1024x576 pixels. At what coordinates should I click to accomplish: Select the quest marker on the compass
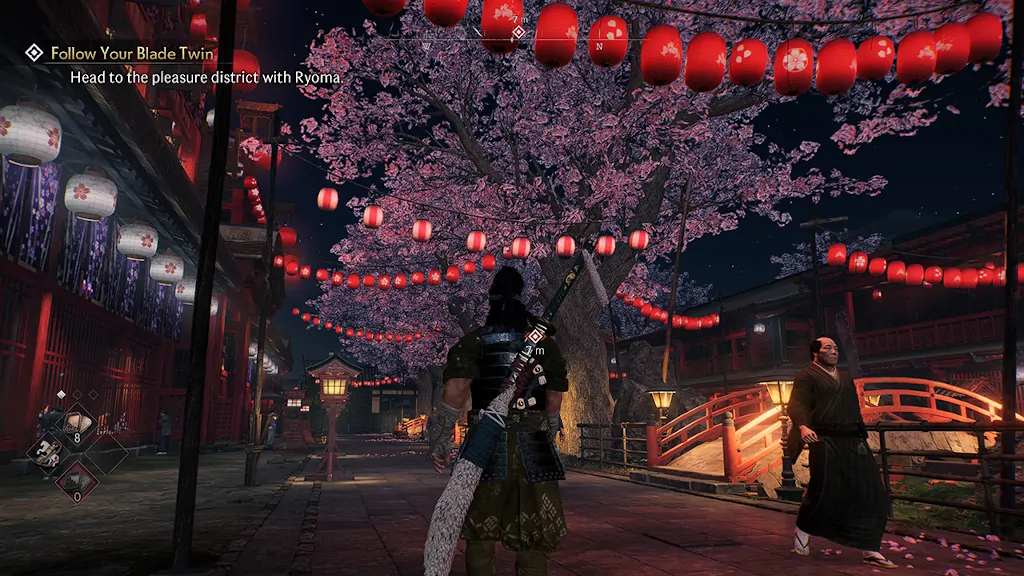[518, 33]
